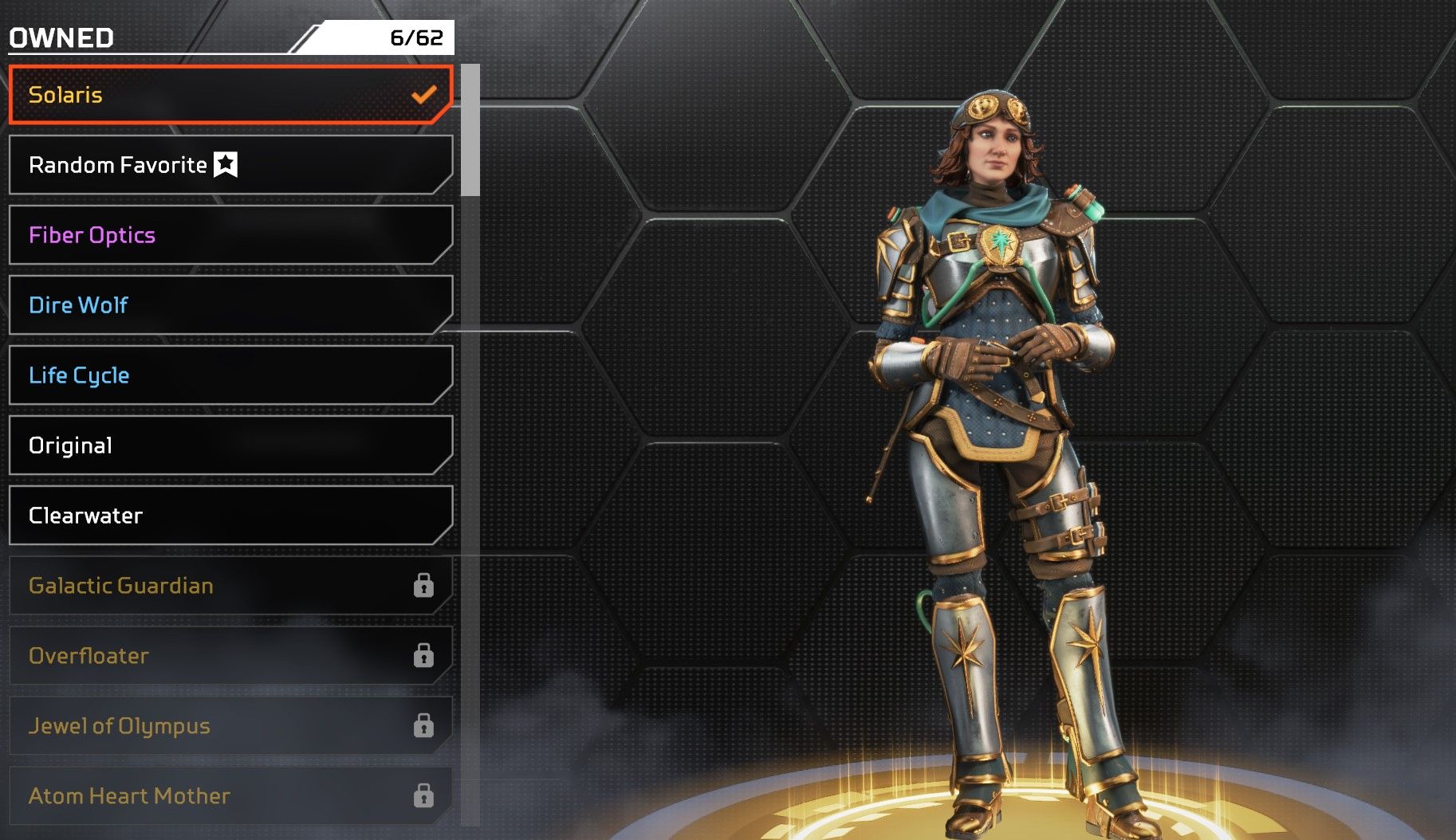The width and height of the screenshot is (1456, 840).
Task: Preview the locked Jewel of Olympus skin
Action: pos(230,726)
